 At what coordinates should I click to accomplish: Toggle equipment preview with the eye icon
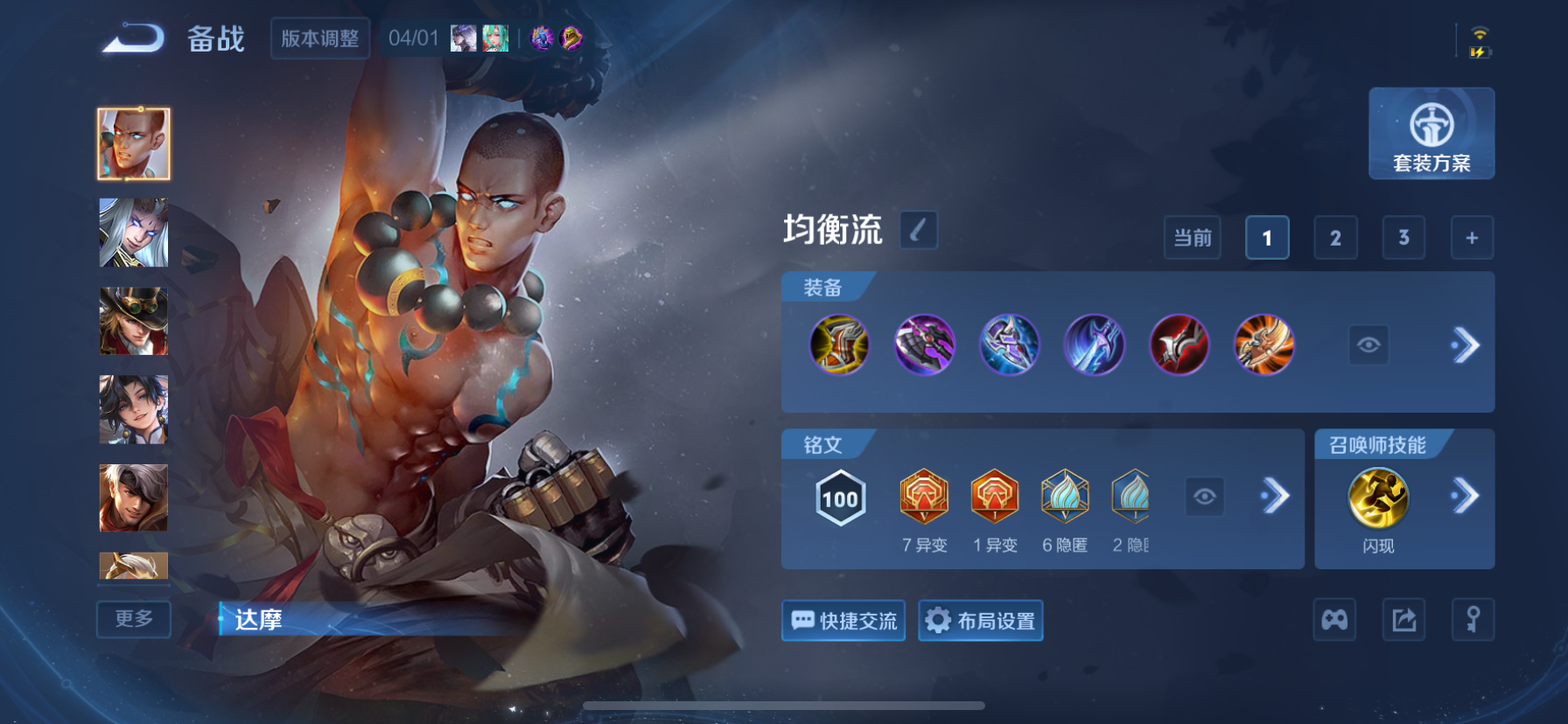1369,345
